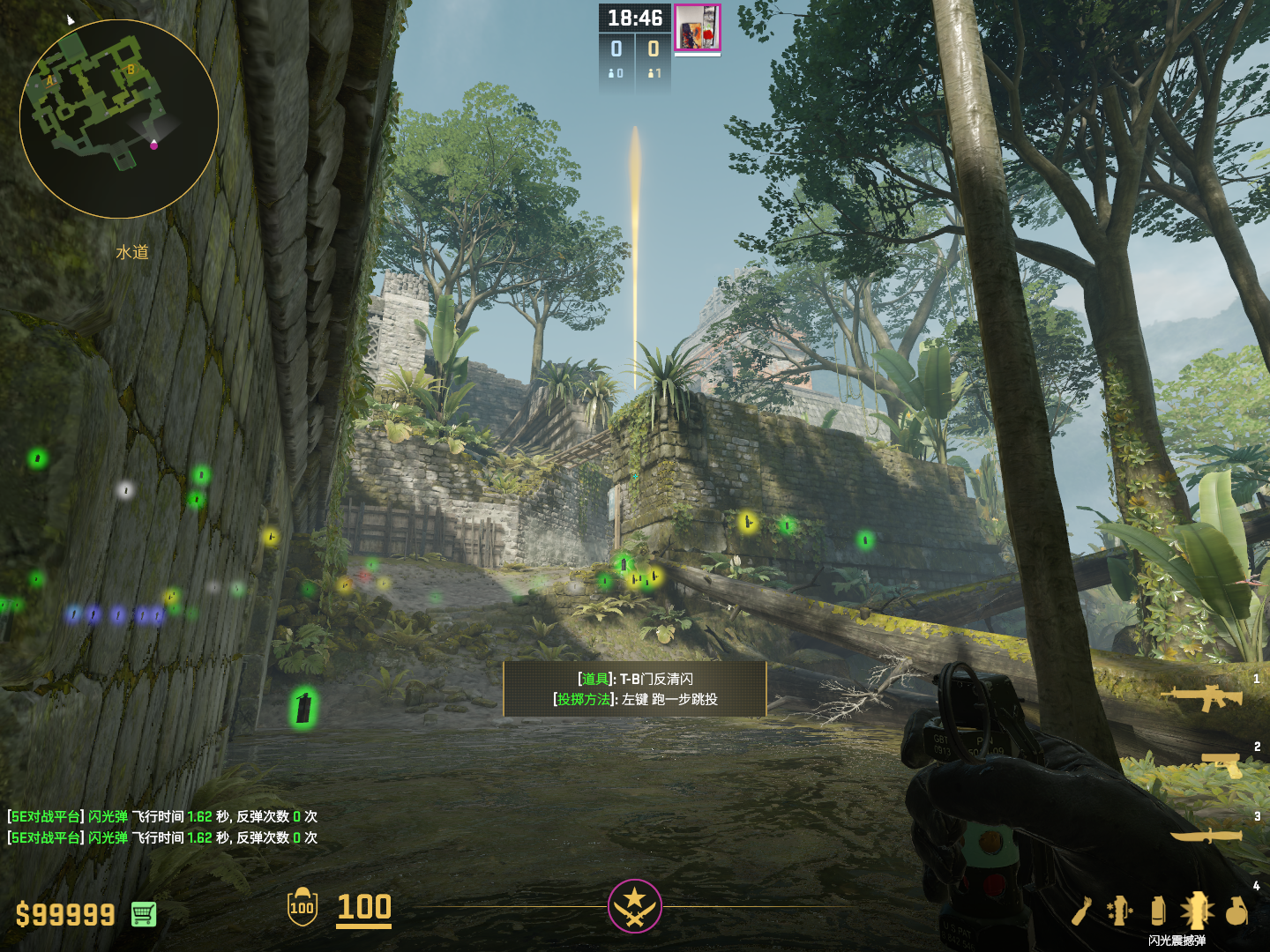This screenshot has height=952, width=1270.
Task: Open the buy menu shopping cart icon
Action: pyautogui.click(x=144, y=914)
